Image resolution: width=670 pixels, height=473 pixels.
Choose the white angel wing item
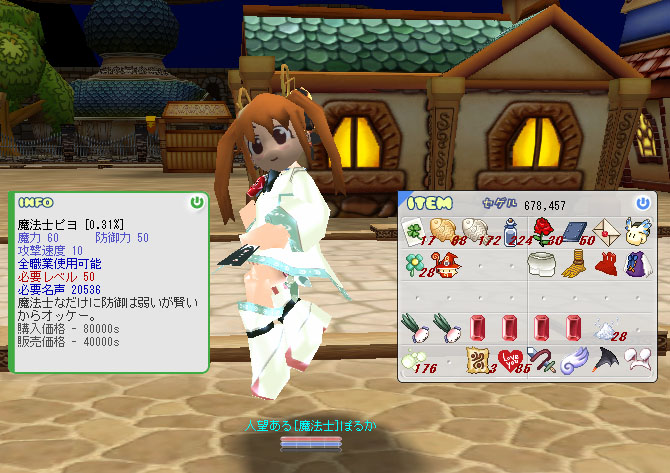[x=573, y=360]
